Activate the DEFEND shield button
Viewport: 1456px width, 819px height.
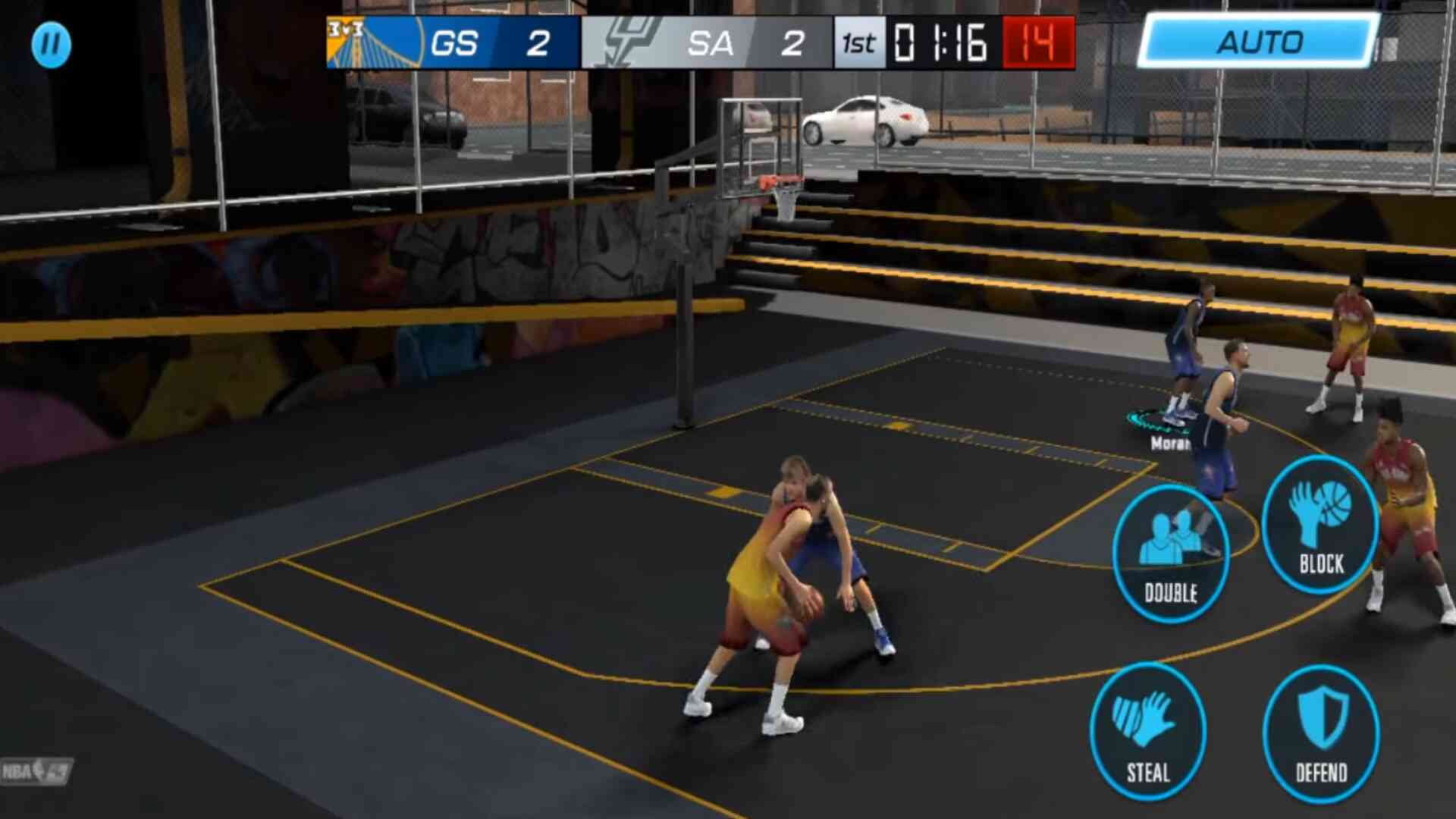pos(1321,733)
